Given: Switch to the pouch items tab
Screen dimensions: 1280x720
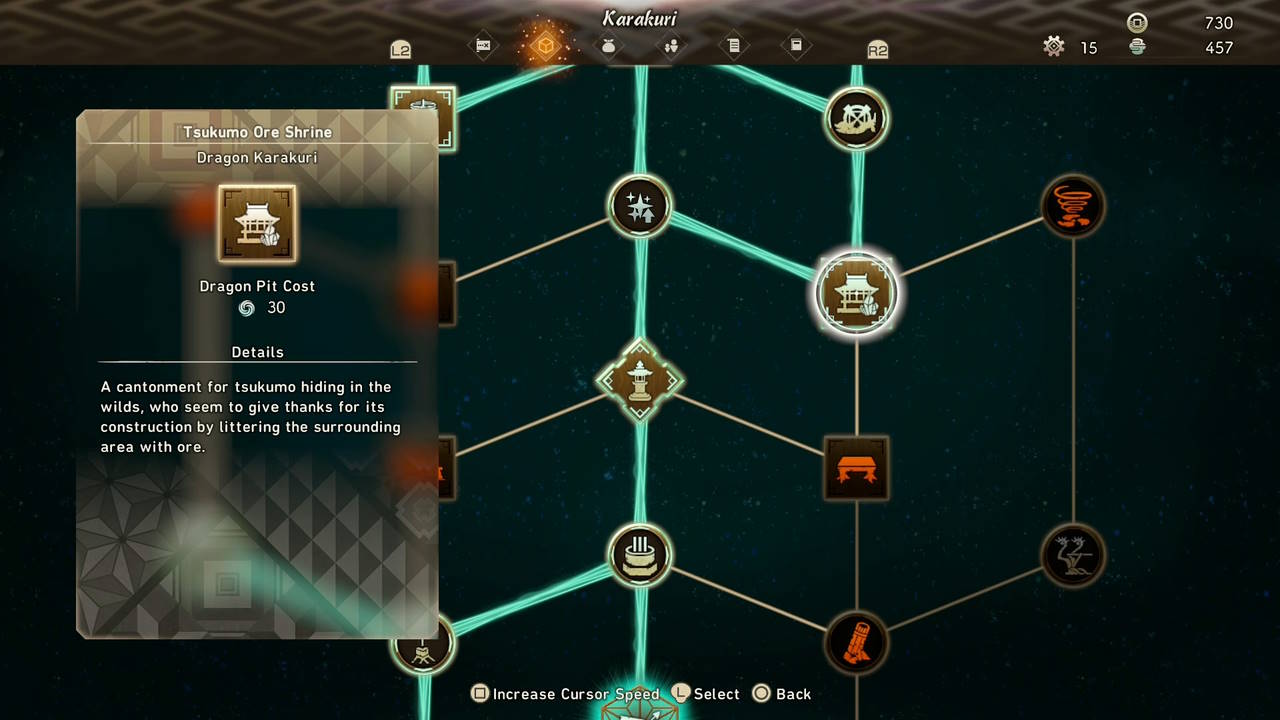Looking at the screenshot, I should (609, 47).
